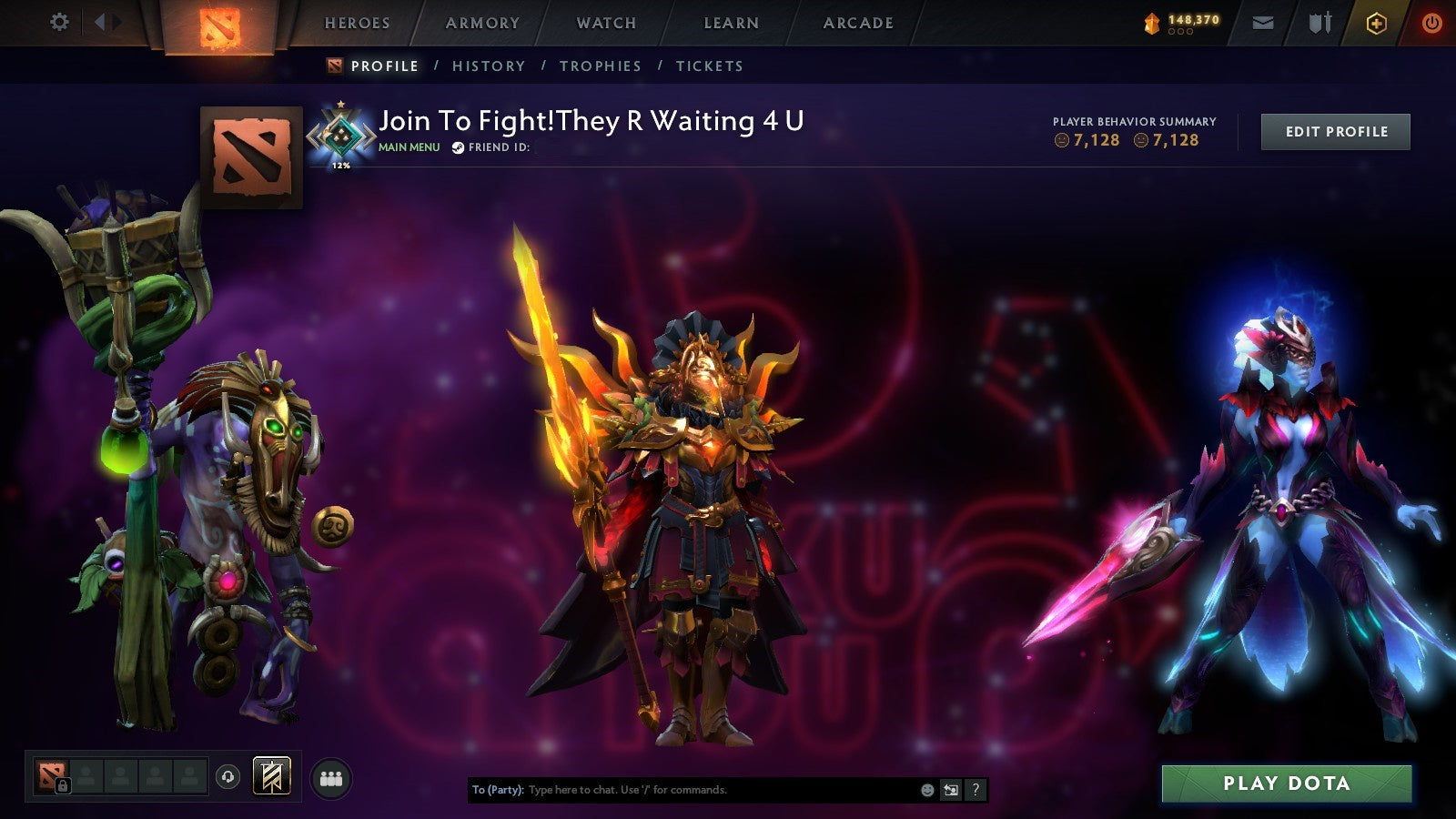The width and height of the screenshot is (1456, 819).
Task: Click the party chat input field
Action: click(682, 790)
